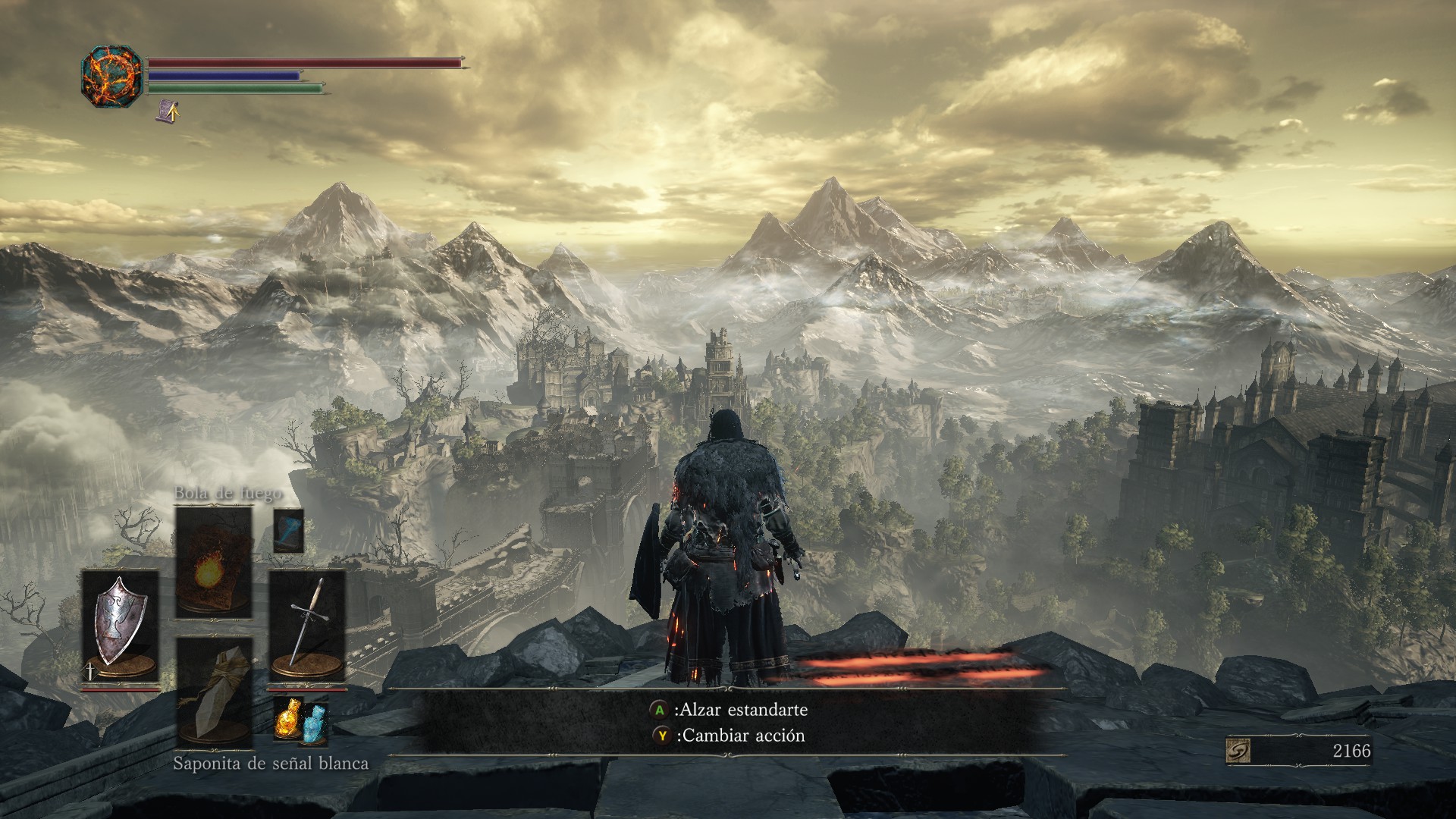Click the souls emblem beside the counter
Viewport: 1456px width, 819px height.
pyautogui.click(x=1238, y=751)
